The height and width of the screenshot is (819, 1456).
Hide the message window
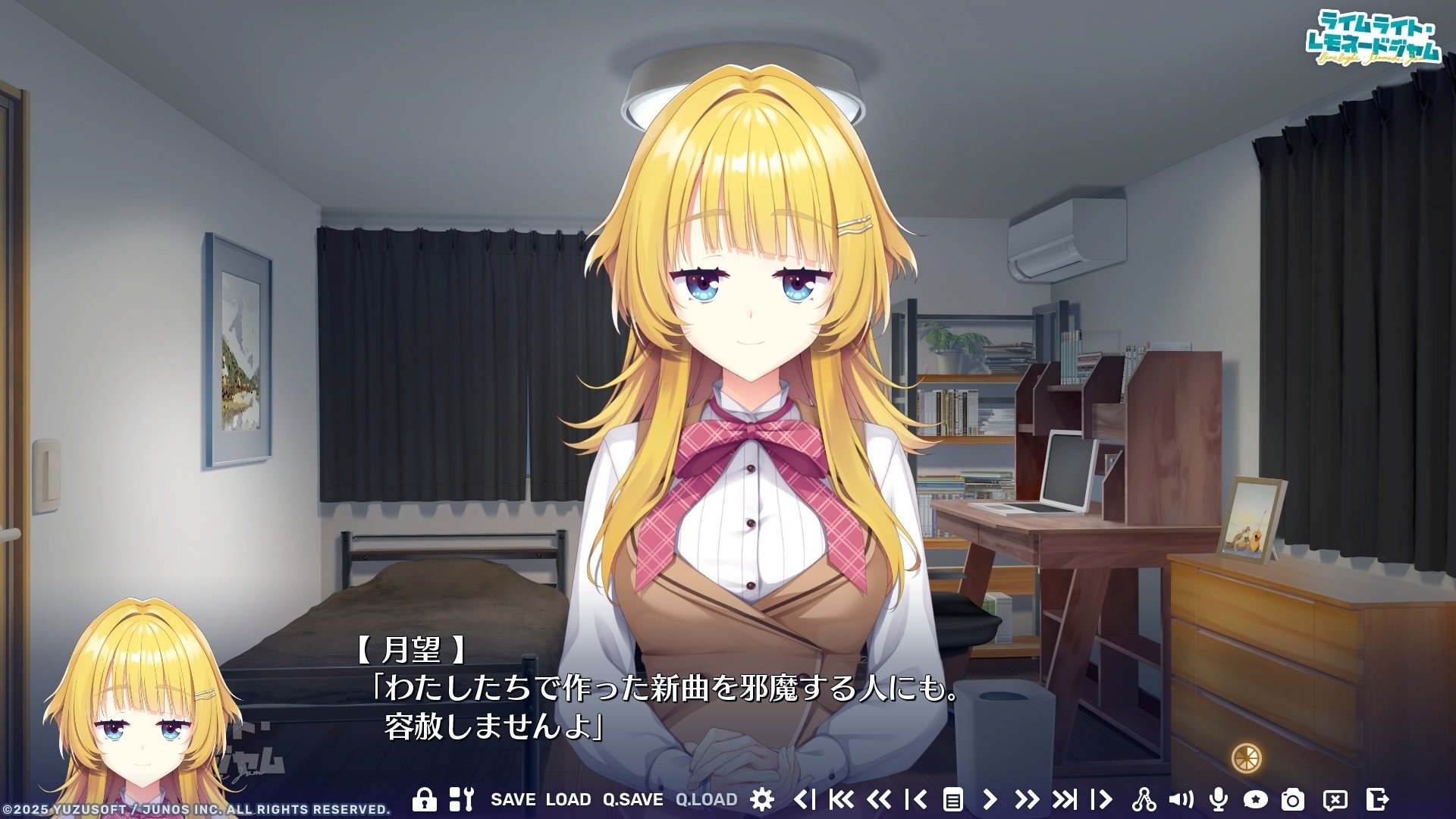[1336, 798]
